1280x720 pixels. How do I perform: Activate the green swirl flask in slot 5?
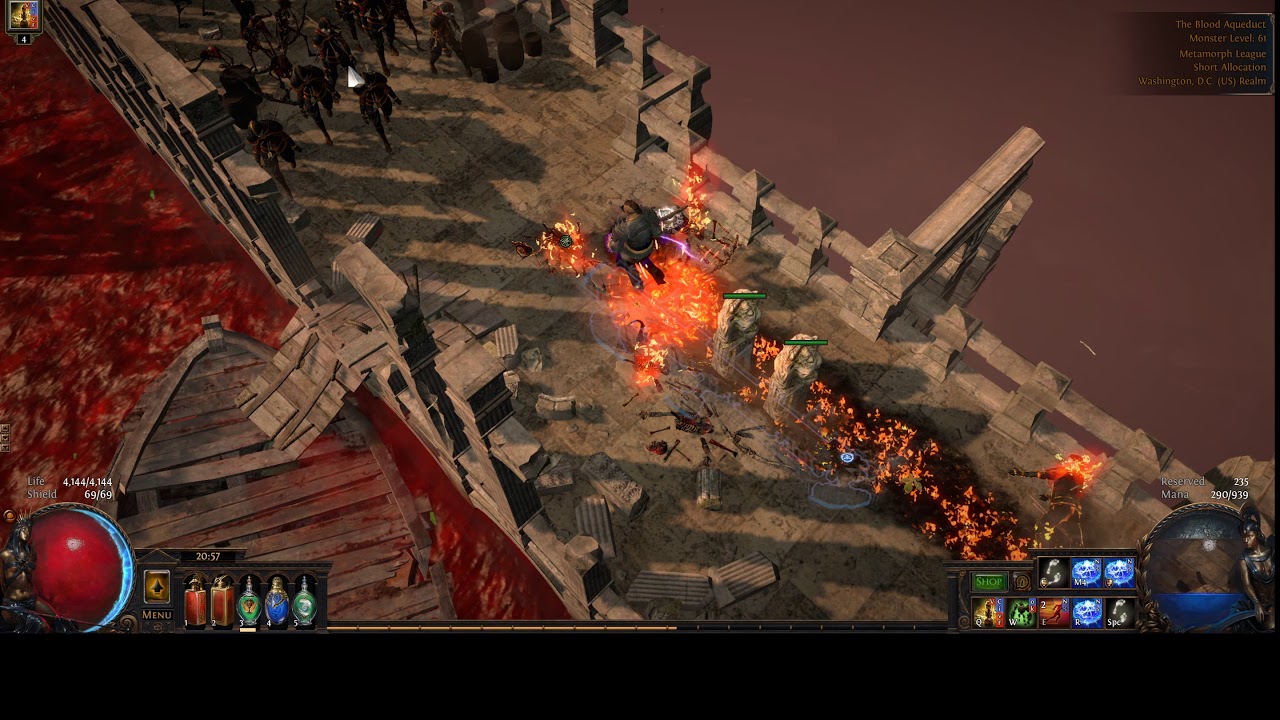304,603
